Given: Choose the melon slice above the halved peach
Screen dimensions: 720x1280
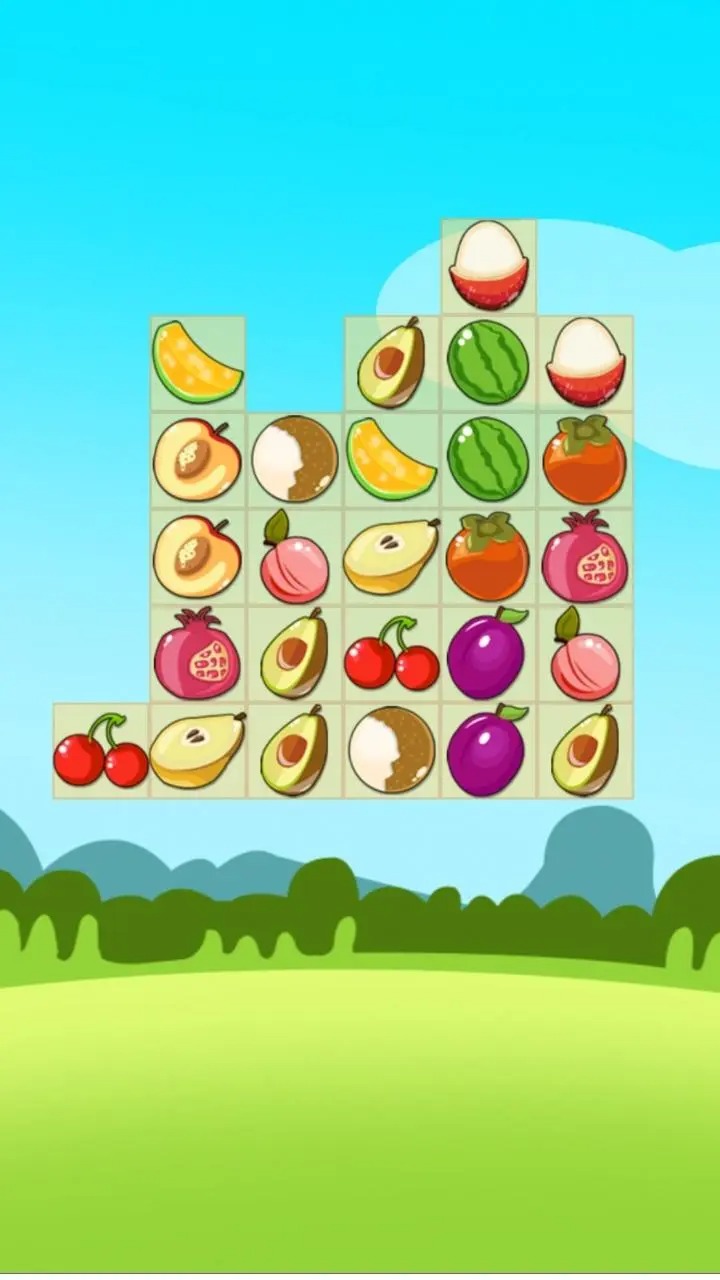Looking at the screenshot, I should pos(197,362).
